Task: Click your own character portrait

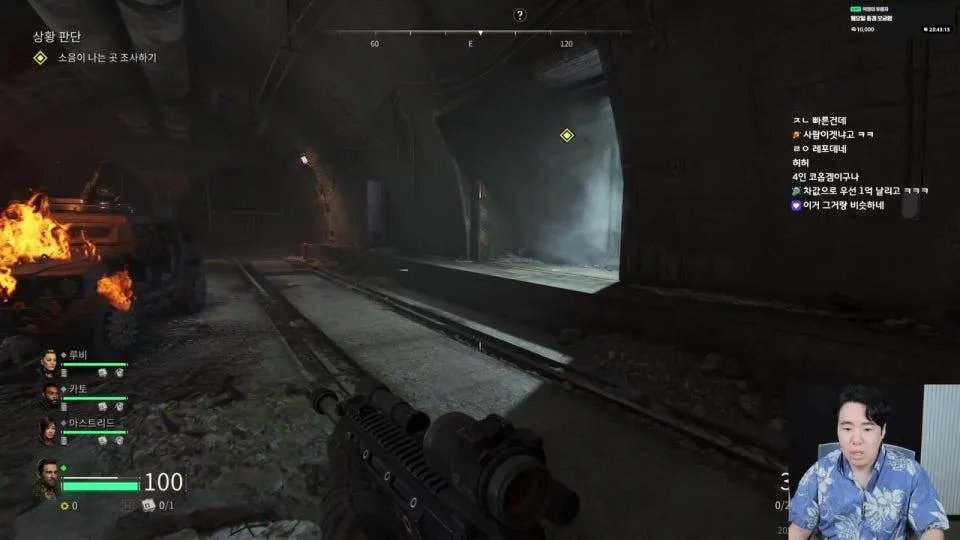Action: pyautogui.click(x=47, y=478)
